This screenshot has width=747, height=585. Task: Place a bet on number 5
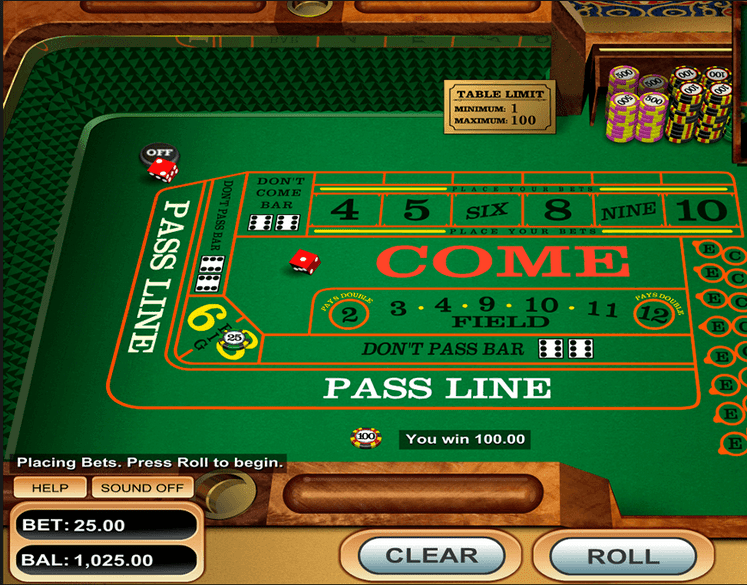tap(416, 210)
